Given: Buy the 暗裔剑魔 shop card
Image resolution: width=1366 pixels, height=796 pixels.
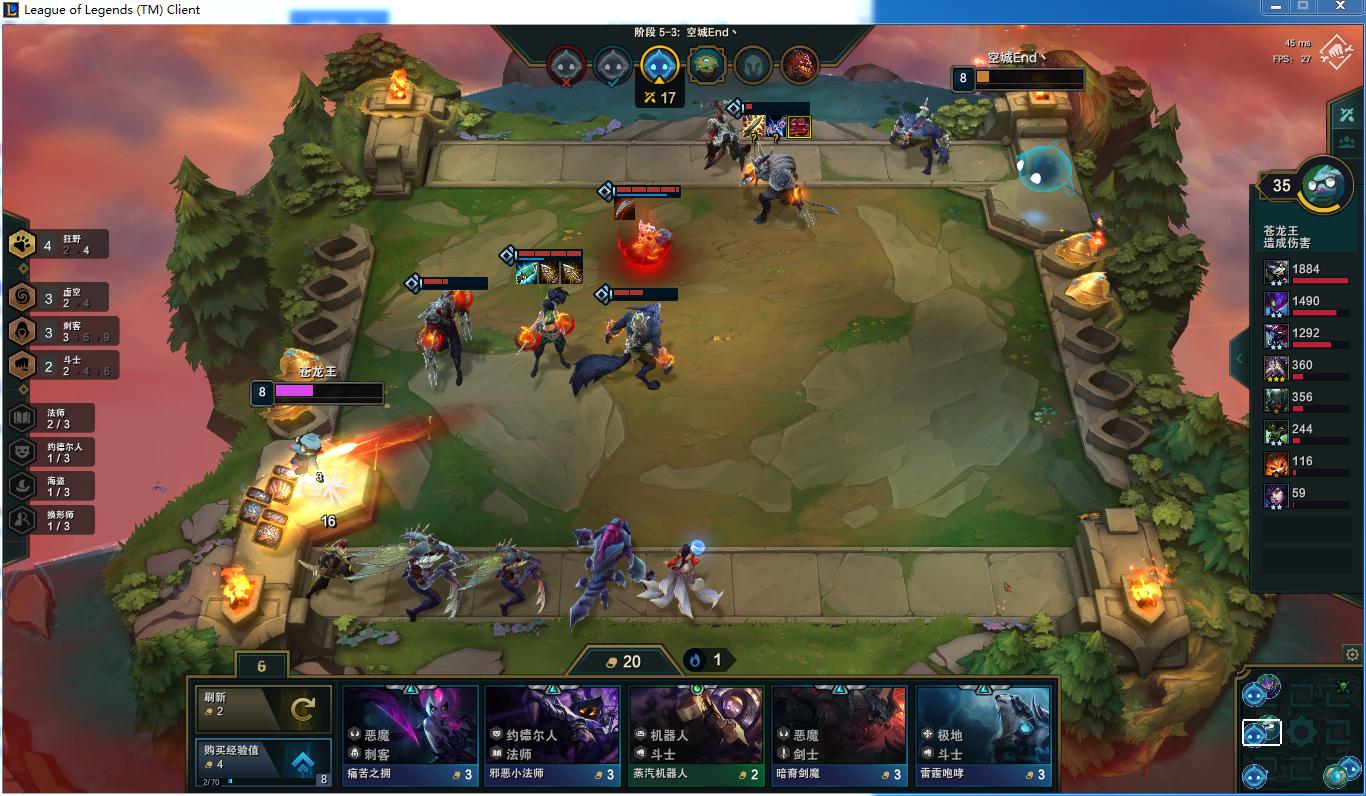Looking at the screenshot, I should pyautogui.click(x=839, y=735).
